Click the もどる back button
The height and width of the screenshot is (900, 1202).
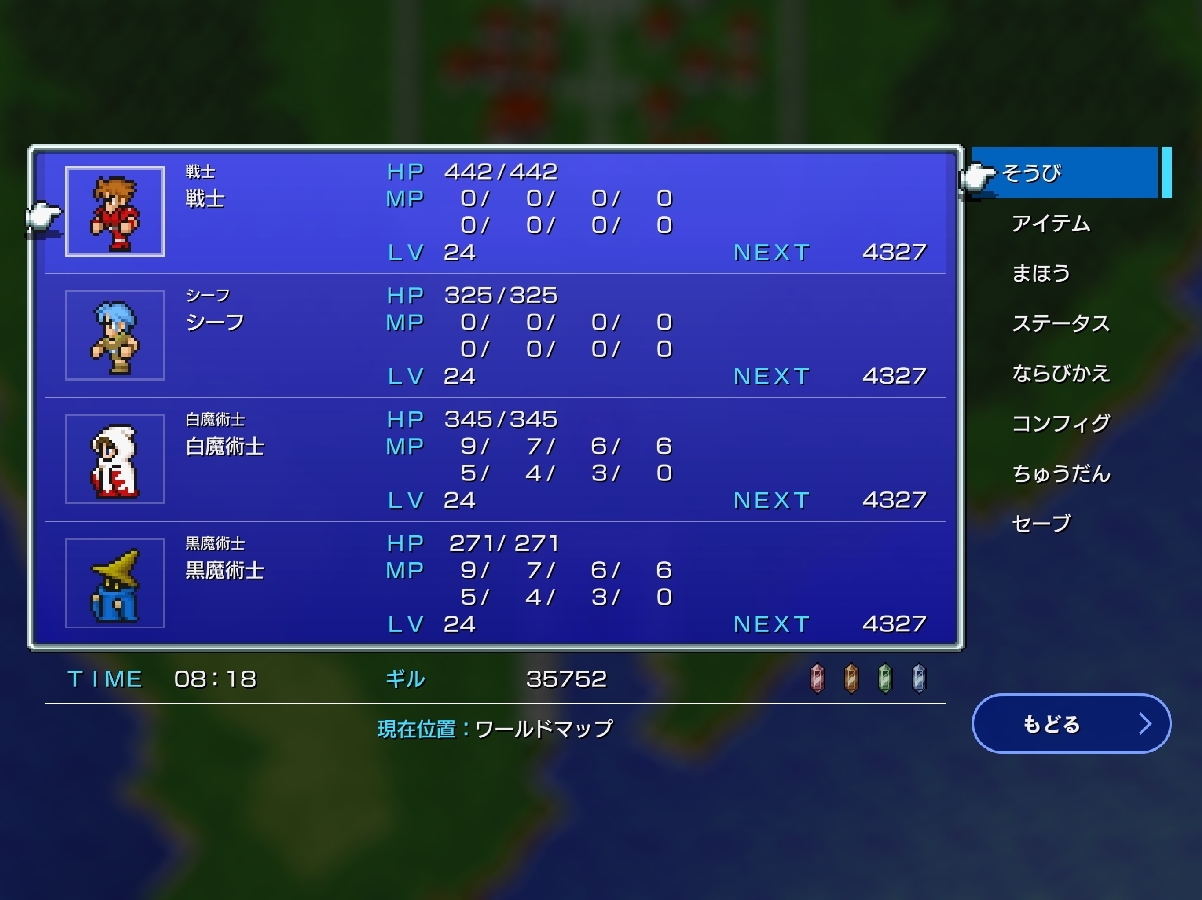pos(1070,724)
